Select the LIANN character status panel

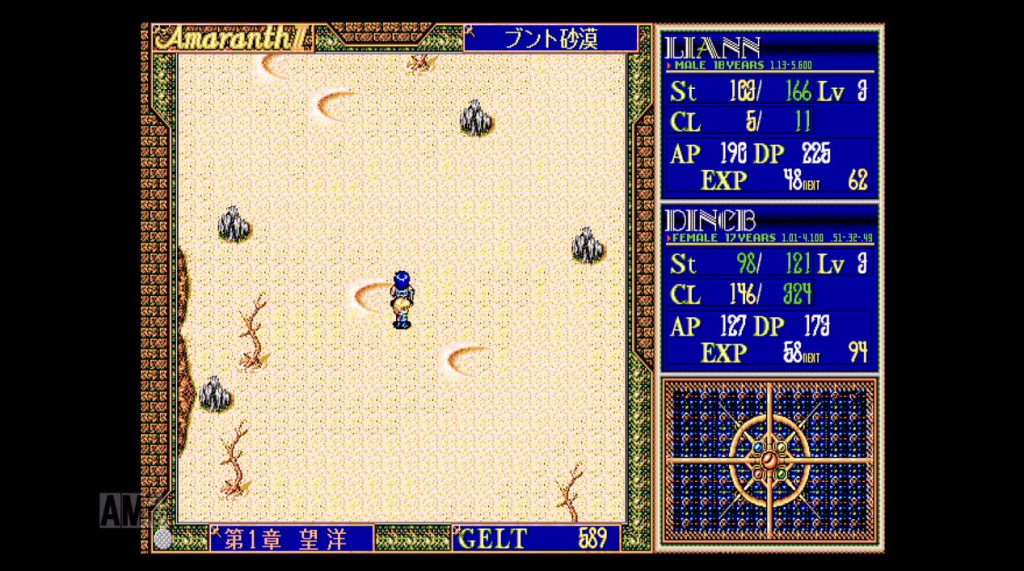coord(768,113)
